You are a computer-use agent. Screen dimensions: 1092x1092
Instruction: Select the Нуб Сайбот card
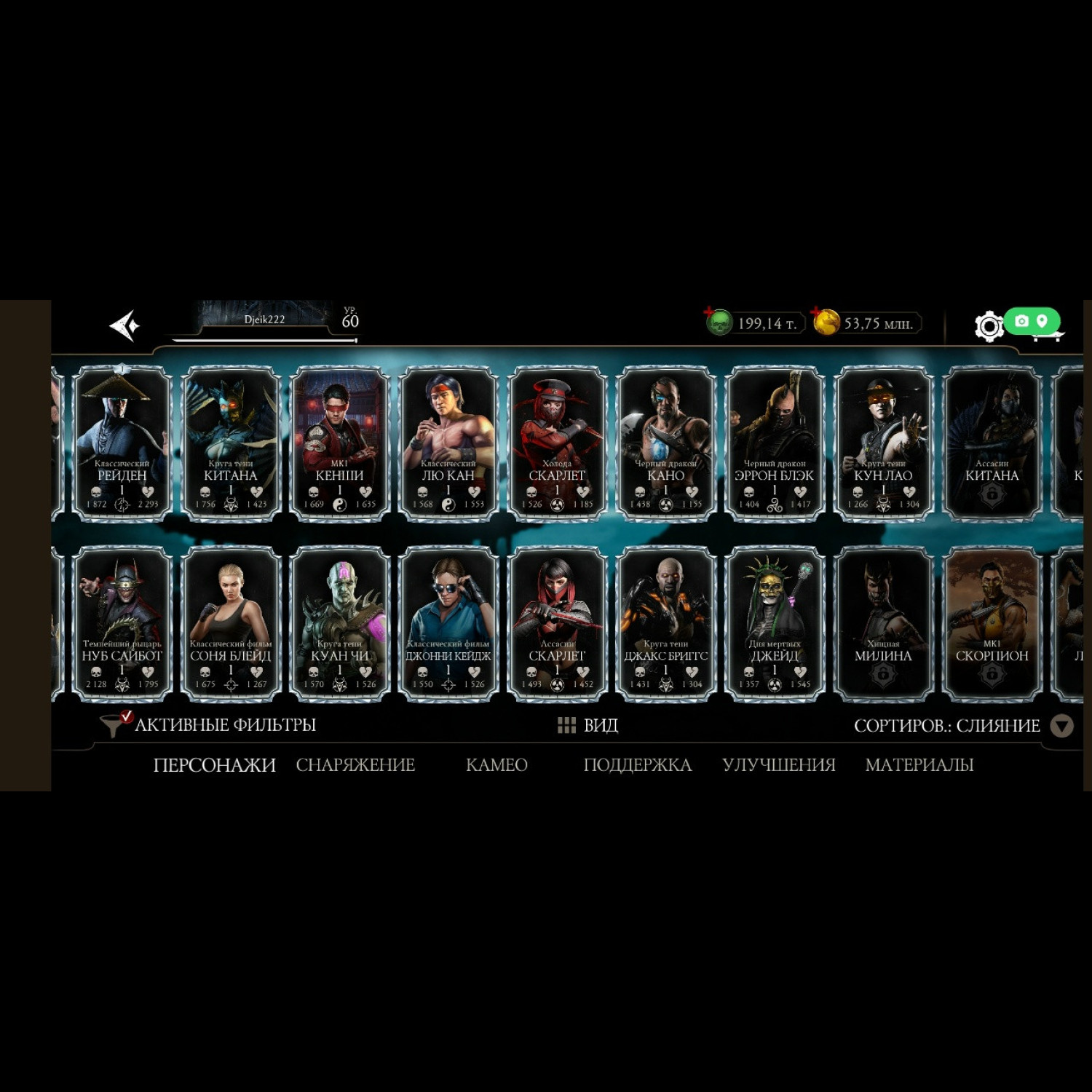click(x=122, y=623)
